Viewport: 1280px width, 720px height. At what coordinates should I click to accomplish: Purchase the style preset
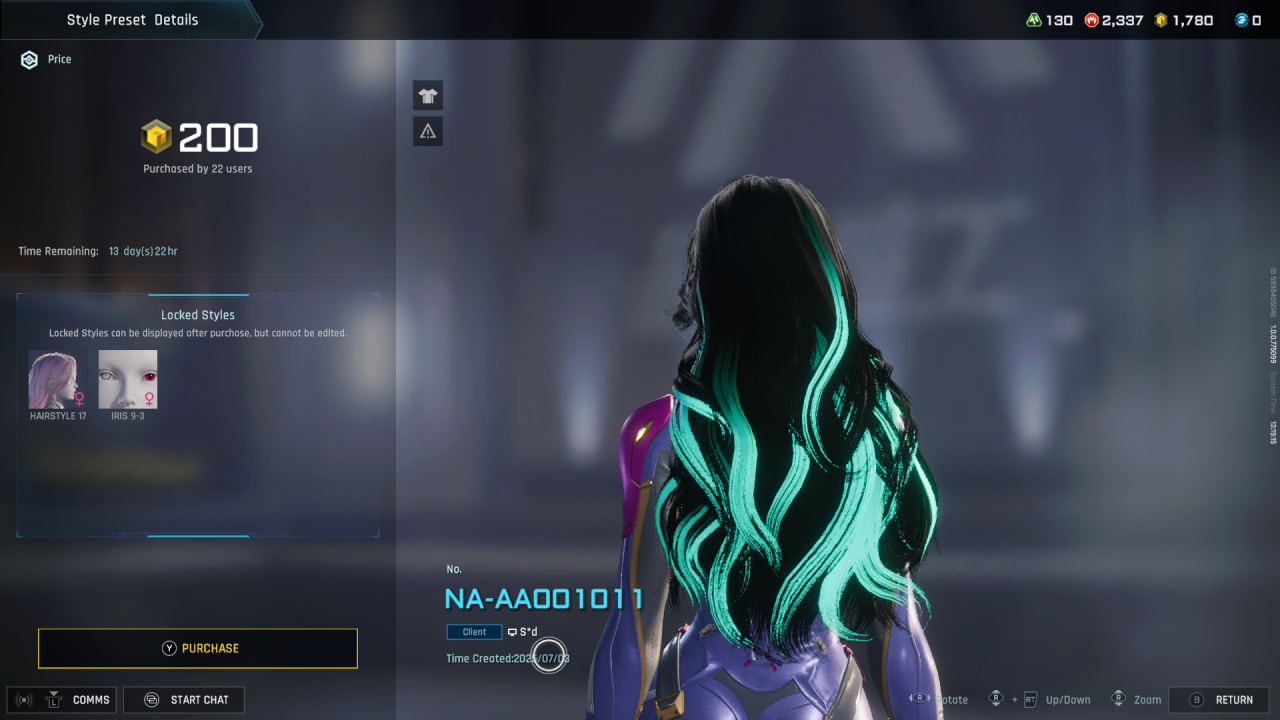tap(198, 648)
